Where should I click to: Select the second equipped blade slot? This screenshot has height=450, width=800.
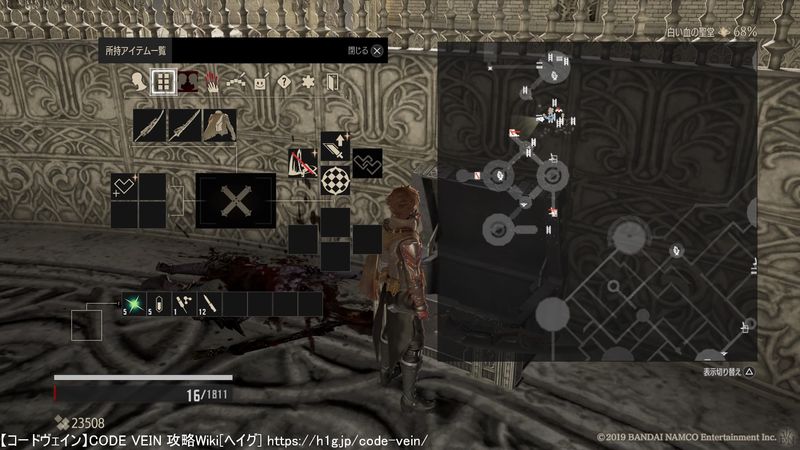[x=185, y=125]
